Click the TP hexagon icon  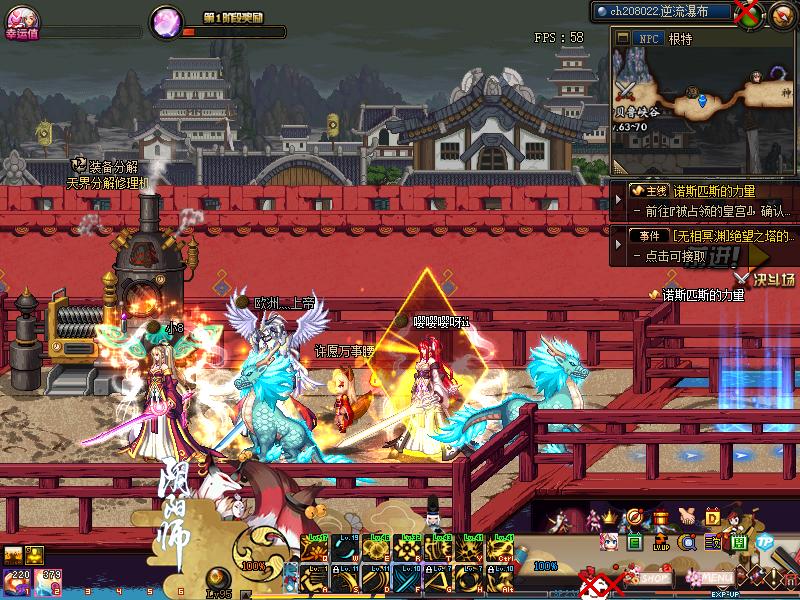point(765,541)
